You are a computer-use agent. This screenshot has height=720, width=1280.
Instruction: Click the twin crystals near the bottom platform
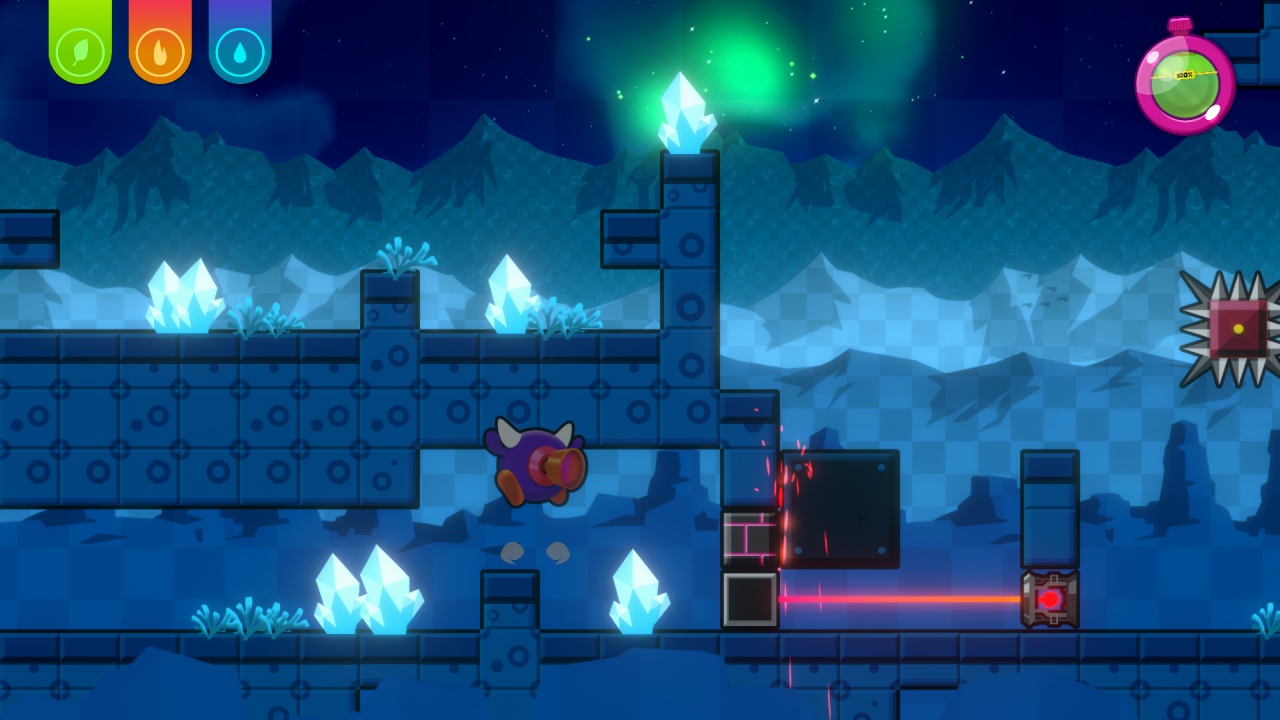(370, 590)
